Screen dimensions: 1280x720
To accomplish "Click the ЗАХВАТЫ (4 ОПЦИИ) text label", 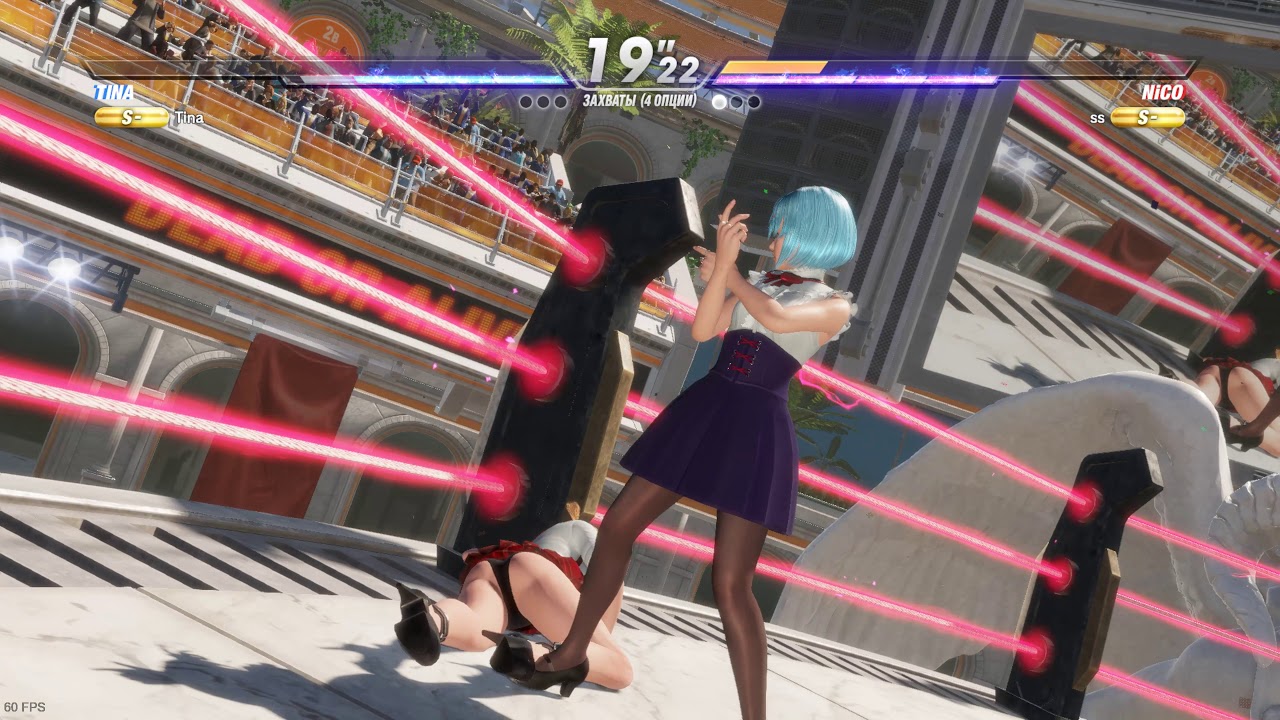I will click(641, 98).
